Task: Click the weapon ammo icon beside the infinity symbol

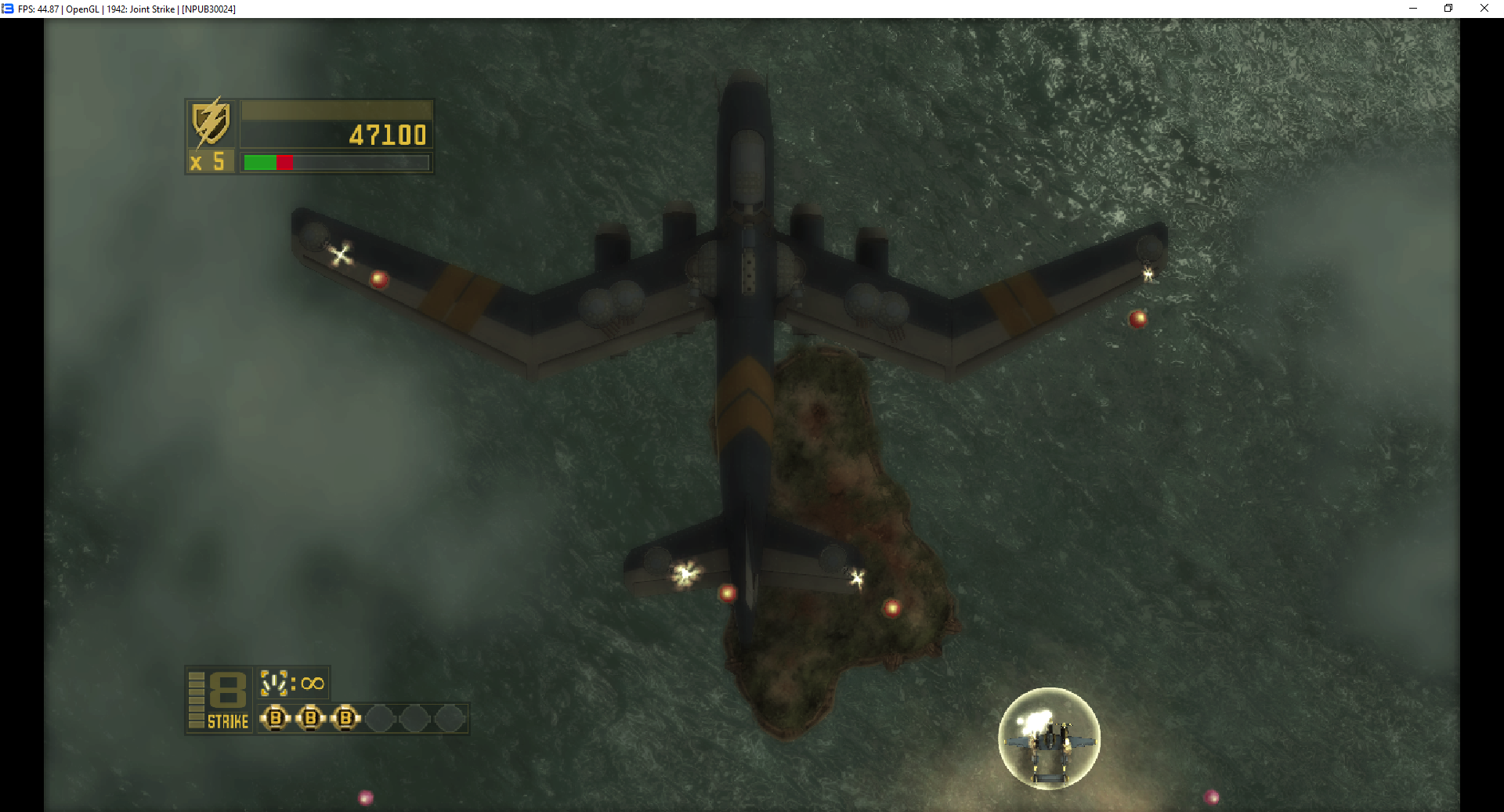Action: [274, 683]
